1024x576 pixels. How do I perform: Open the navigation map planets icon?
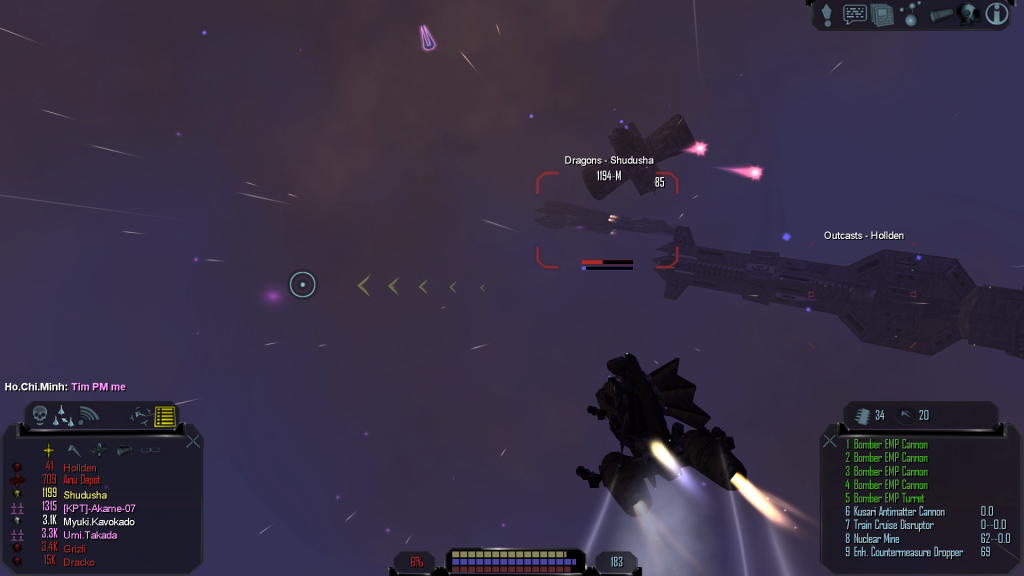pos(911,14)
